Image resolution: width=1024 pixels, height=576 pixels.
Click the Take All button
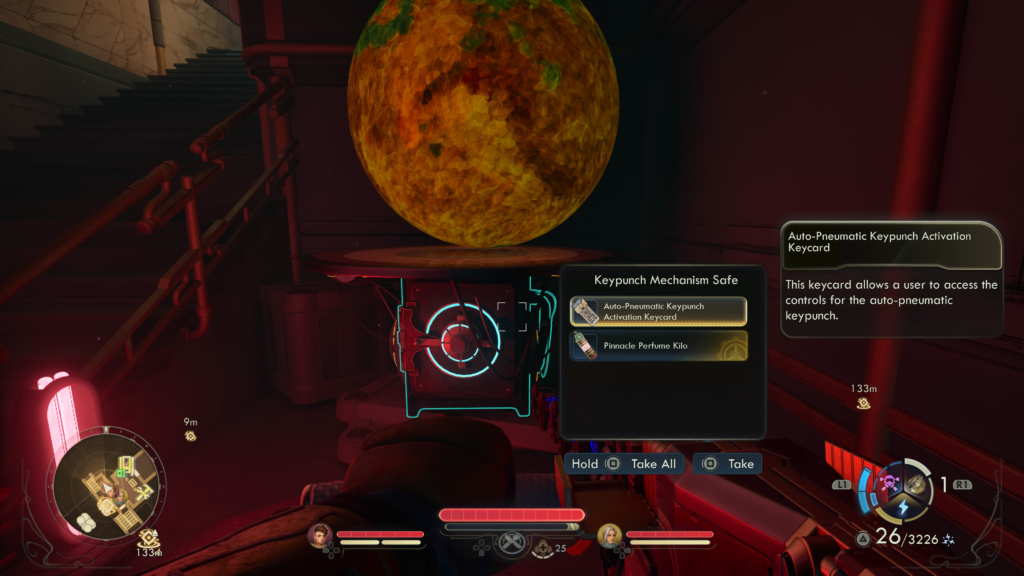click(623, 464)
